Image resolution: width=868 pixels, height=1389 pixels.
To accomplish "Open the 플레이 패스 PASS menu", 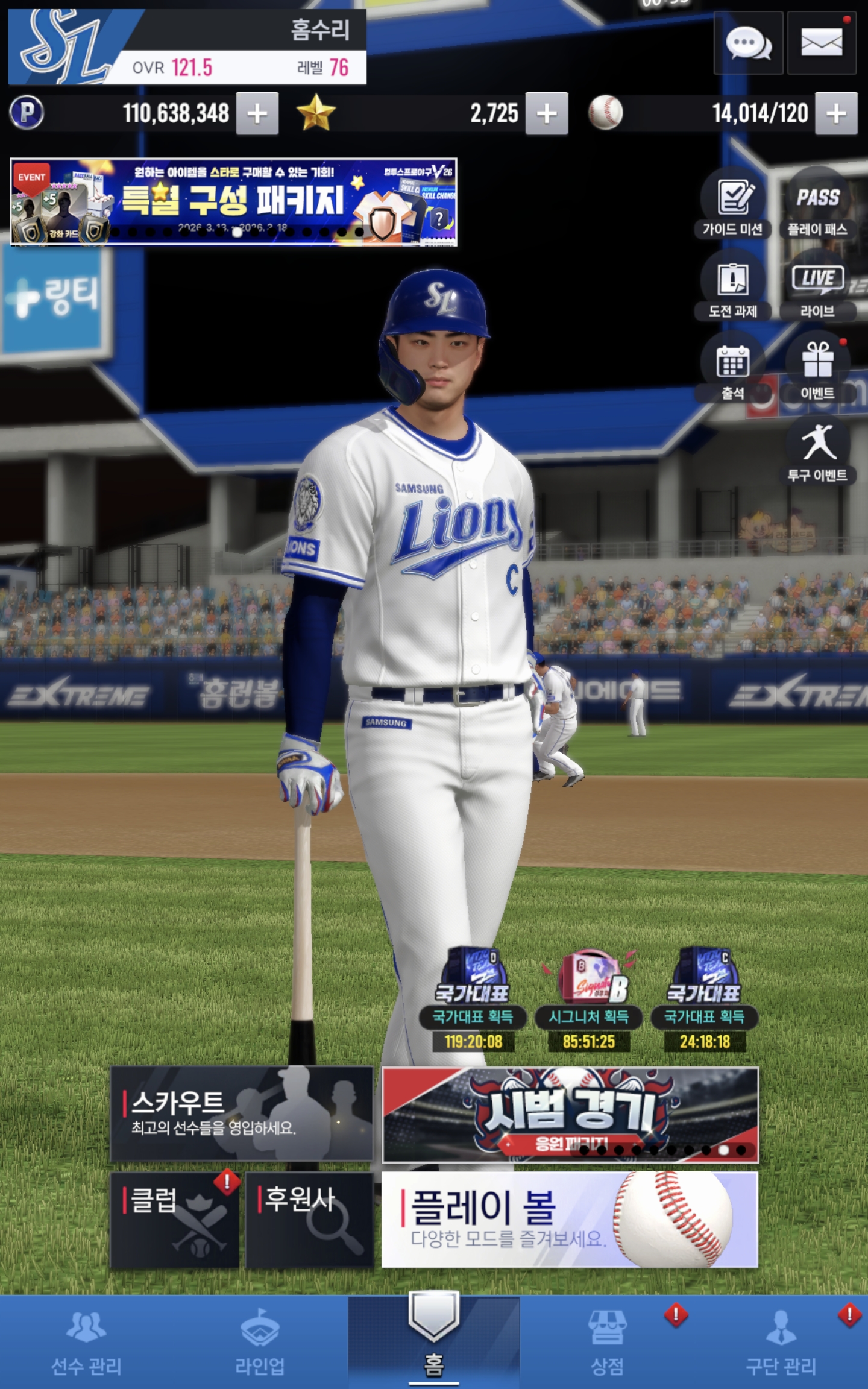I will 817,204.
